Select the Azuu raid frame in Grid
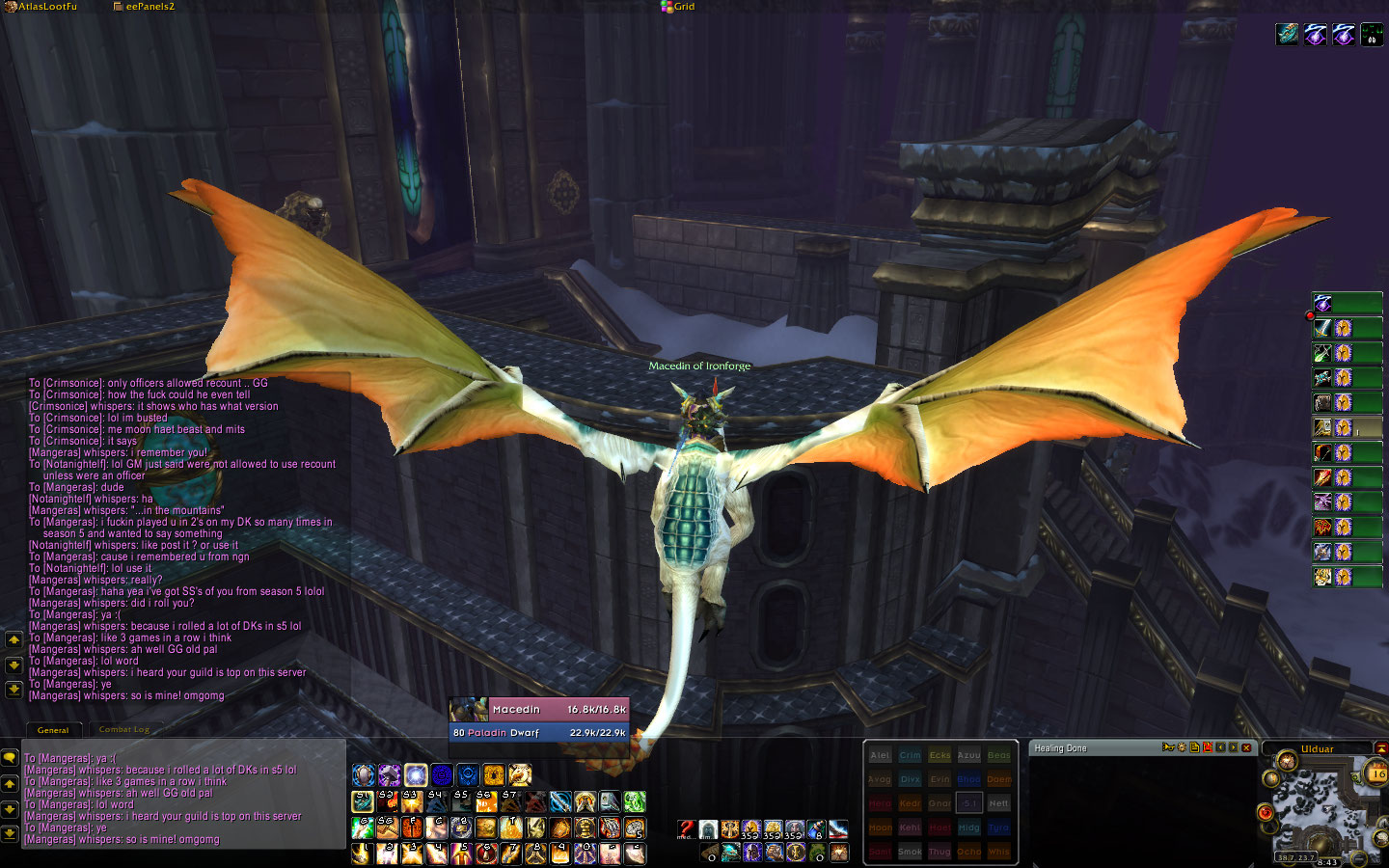 968,756
